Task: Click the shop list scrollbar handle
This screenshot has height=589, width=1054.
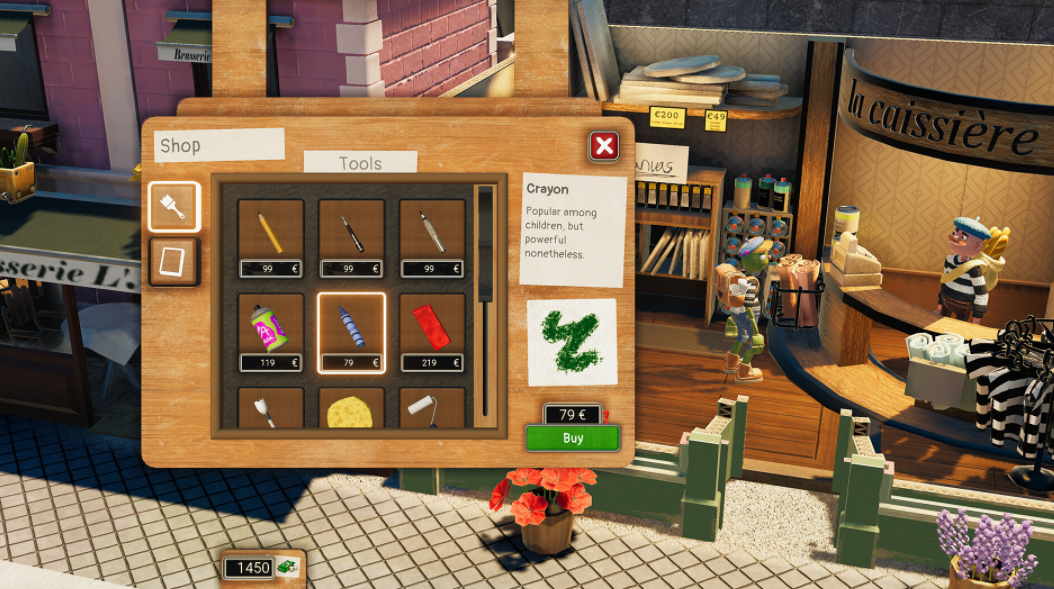Action: pos(487,245)
